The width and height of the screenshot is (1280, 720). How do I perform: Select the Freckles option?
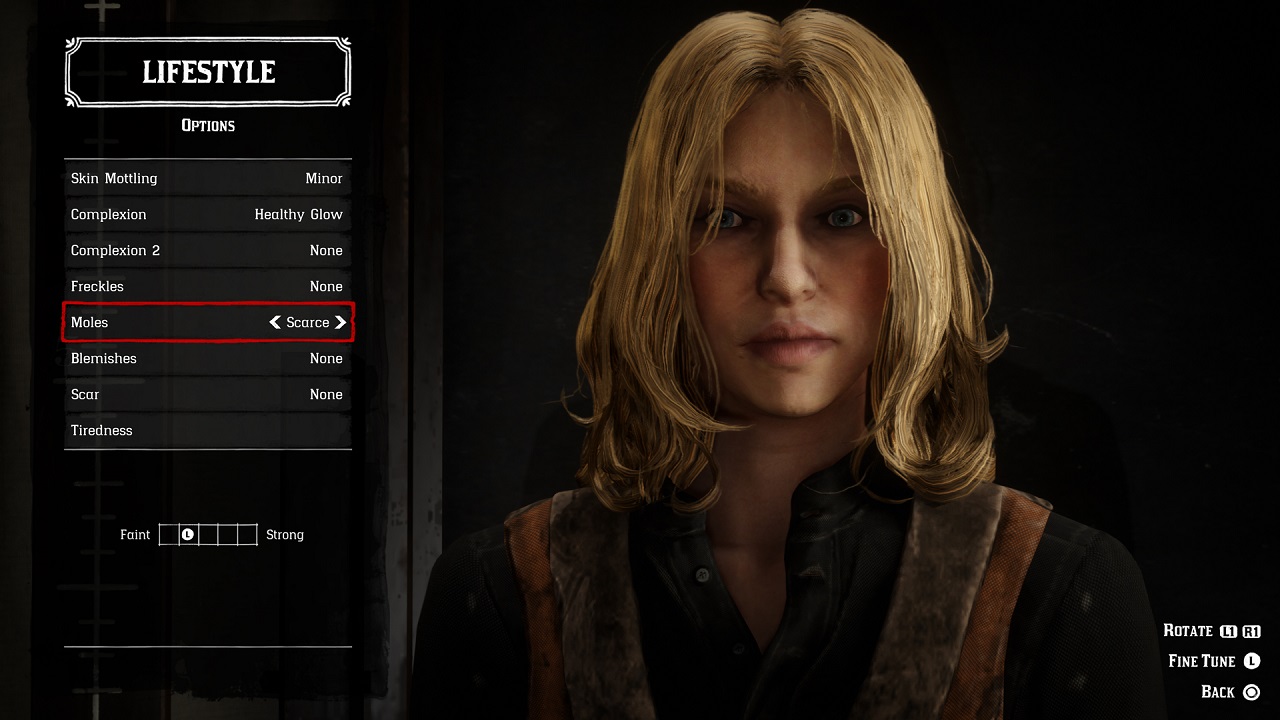207,286
